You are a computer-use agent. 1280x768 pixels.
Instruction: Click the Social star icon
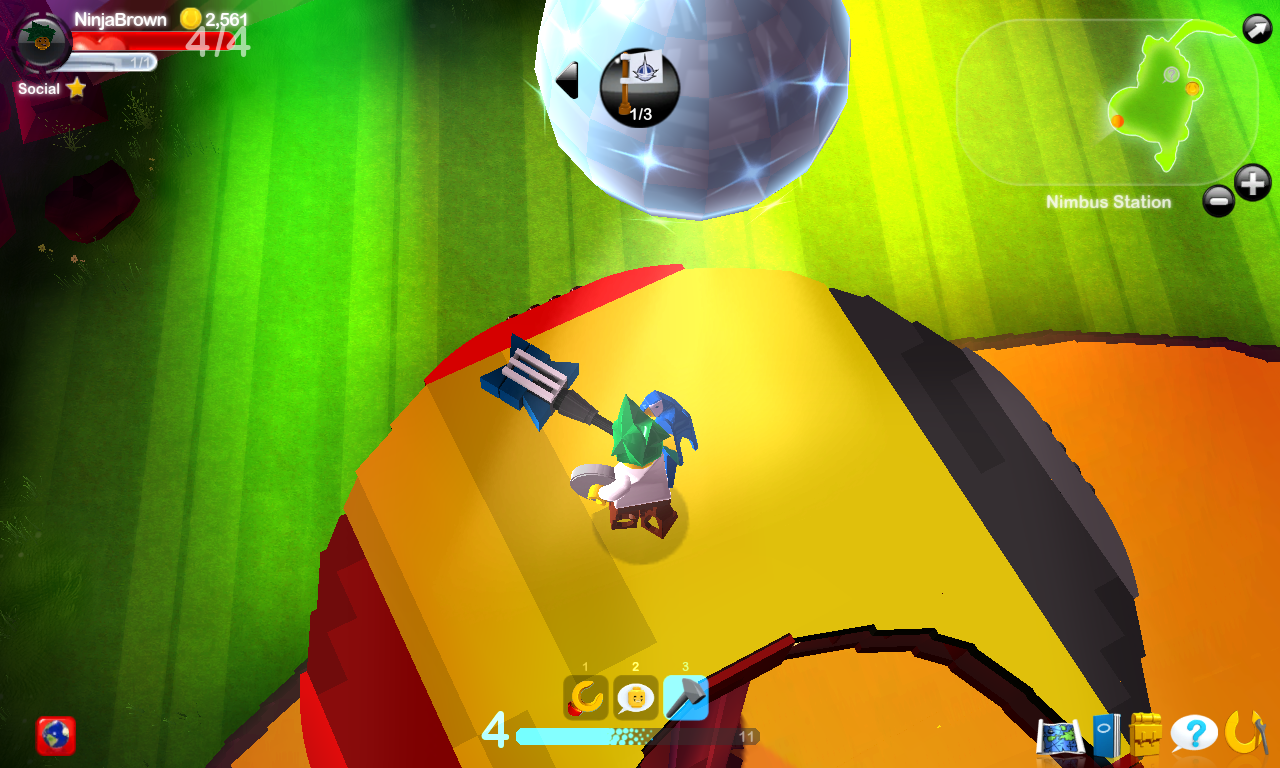coord(75,90)
